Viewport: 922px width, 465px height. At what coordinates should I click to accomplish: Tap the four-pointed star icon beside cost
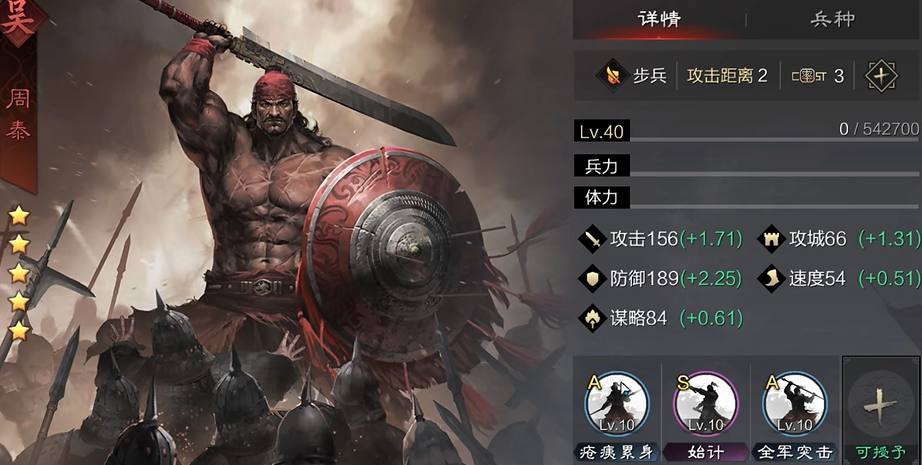tap(881, 76)
